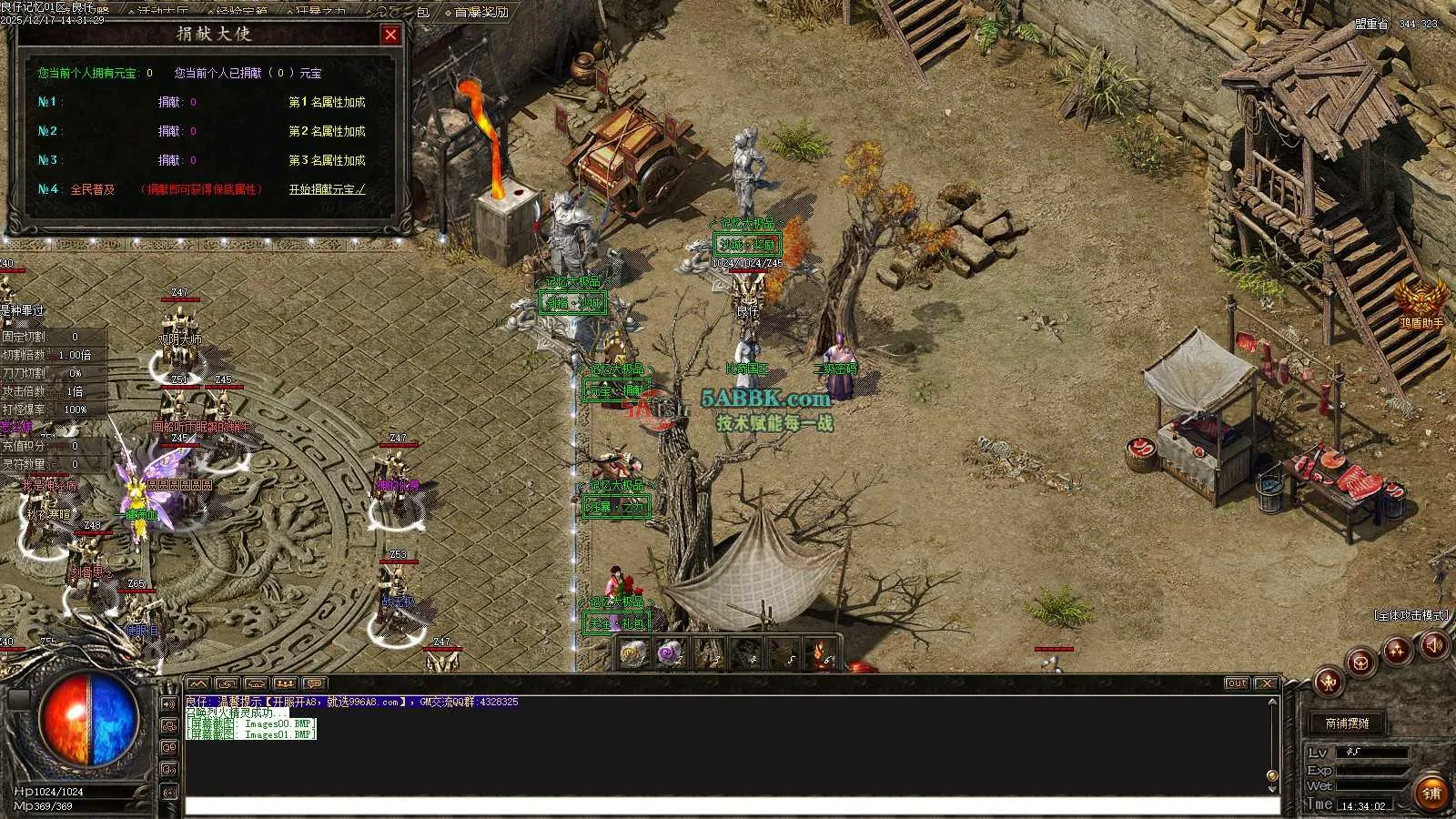Close the 捐献大使 donation dialog

(x=390, y=35)
